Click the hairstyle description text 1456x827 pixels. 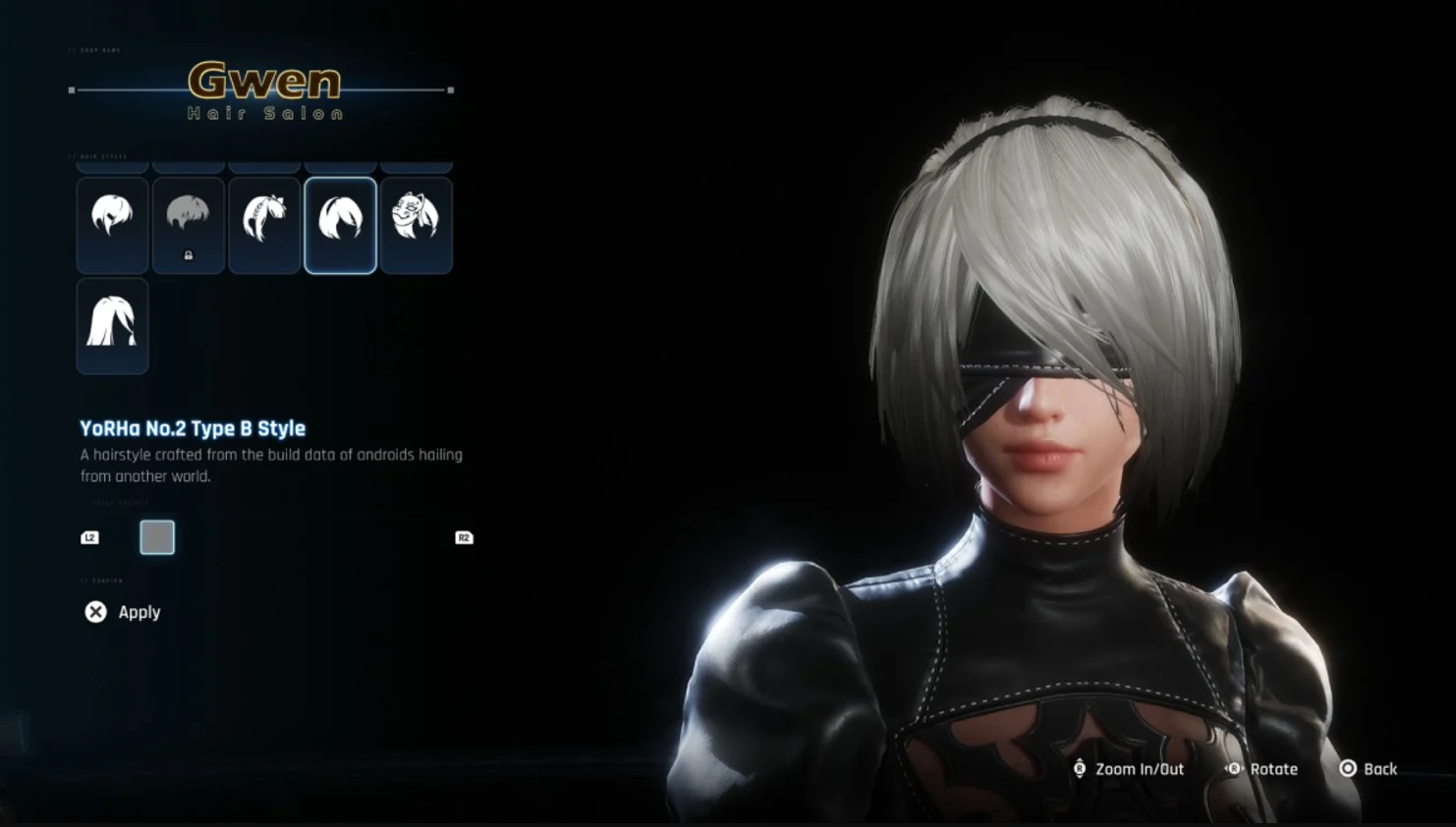pyautogui.click(x=270, y=465)
